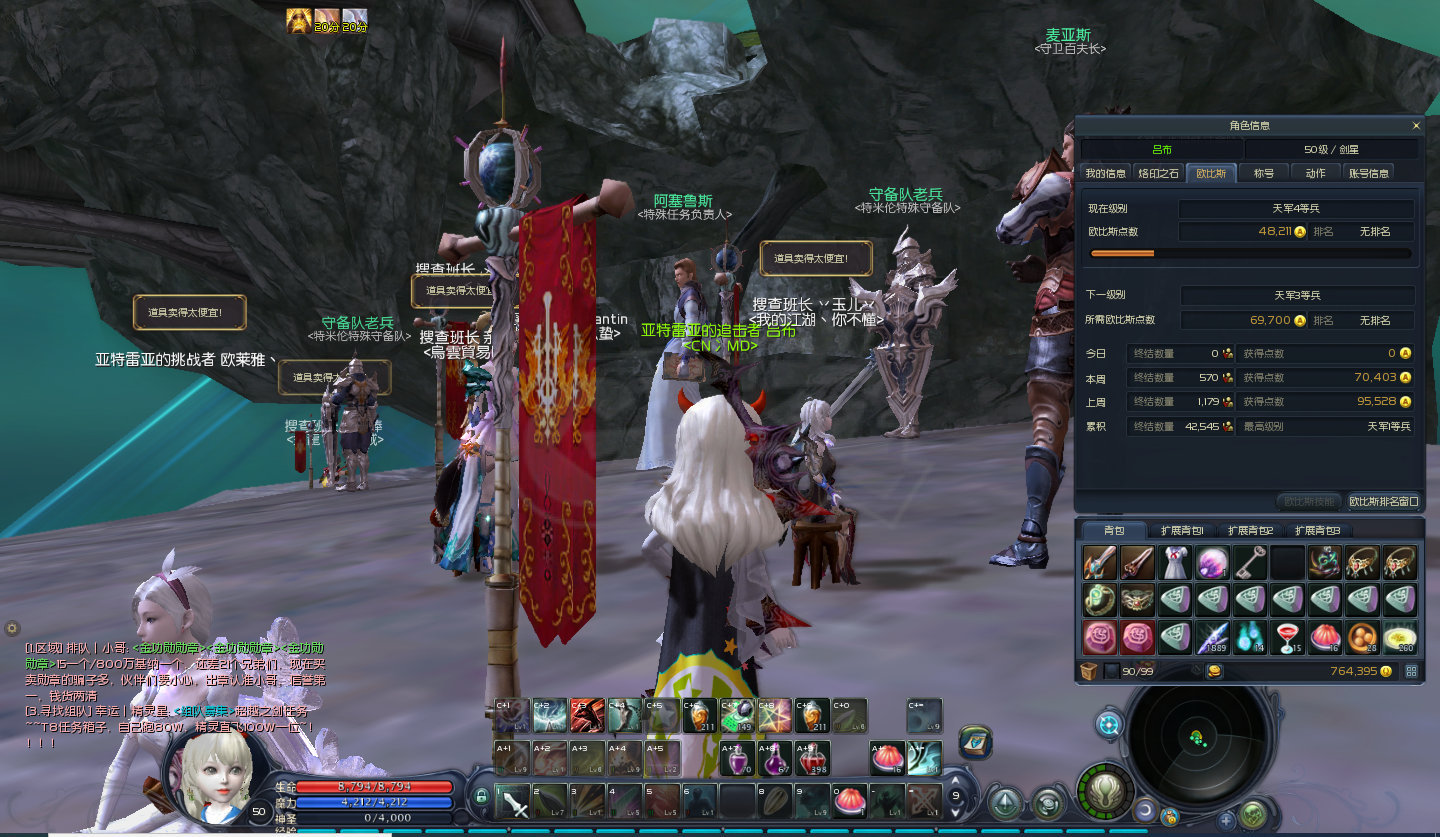Select the purple orb item in bag
Screen dimensions: 1440x837
[1212, 563]
